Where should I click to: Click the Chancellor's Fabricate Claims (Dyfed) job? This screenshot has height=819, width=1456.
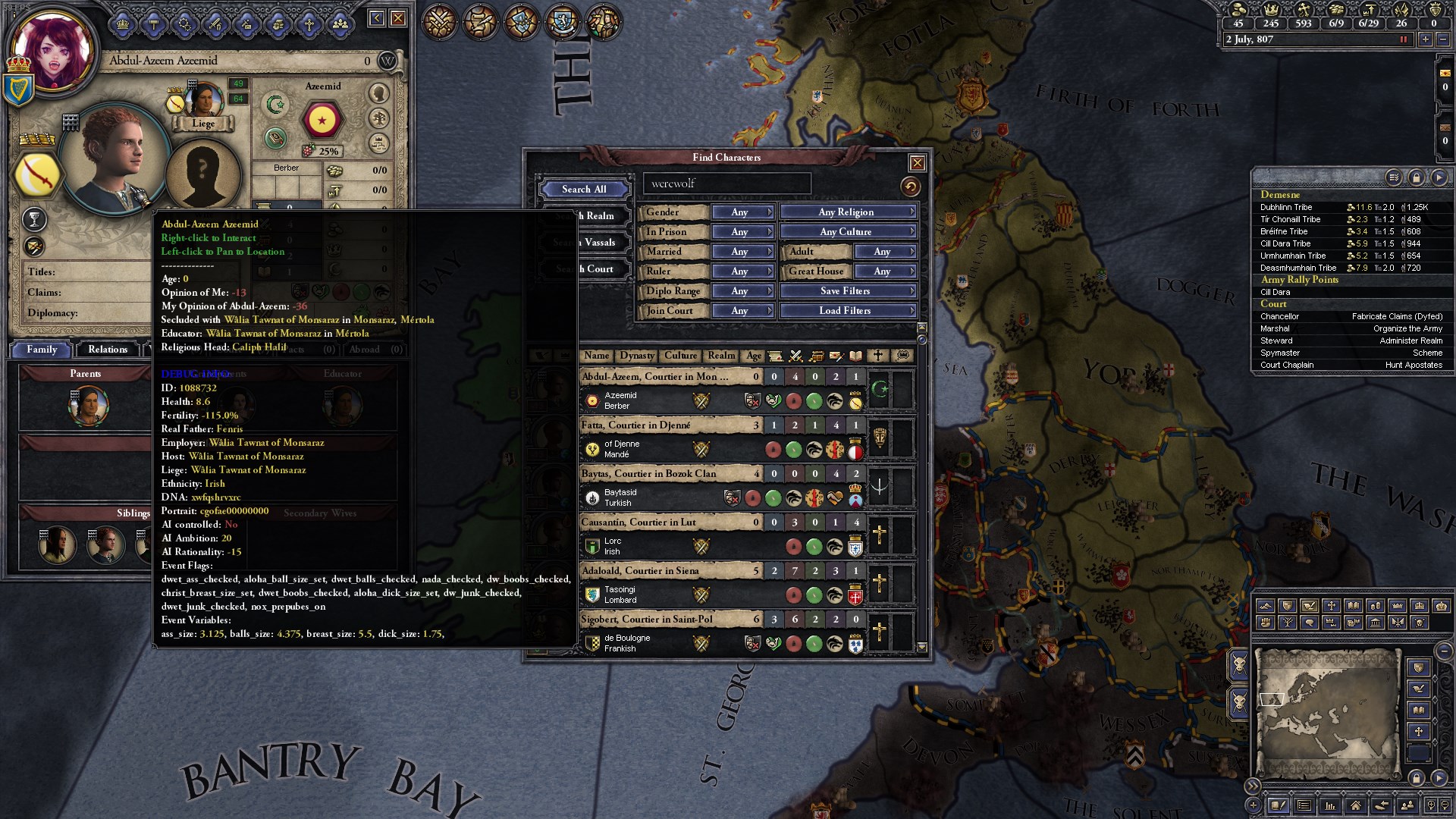pyautogui.click(x=1398, y=316)
